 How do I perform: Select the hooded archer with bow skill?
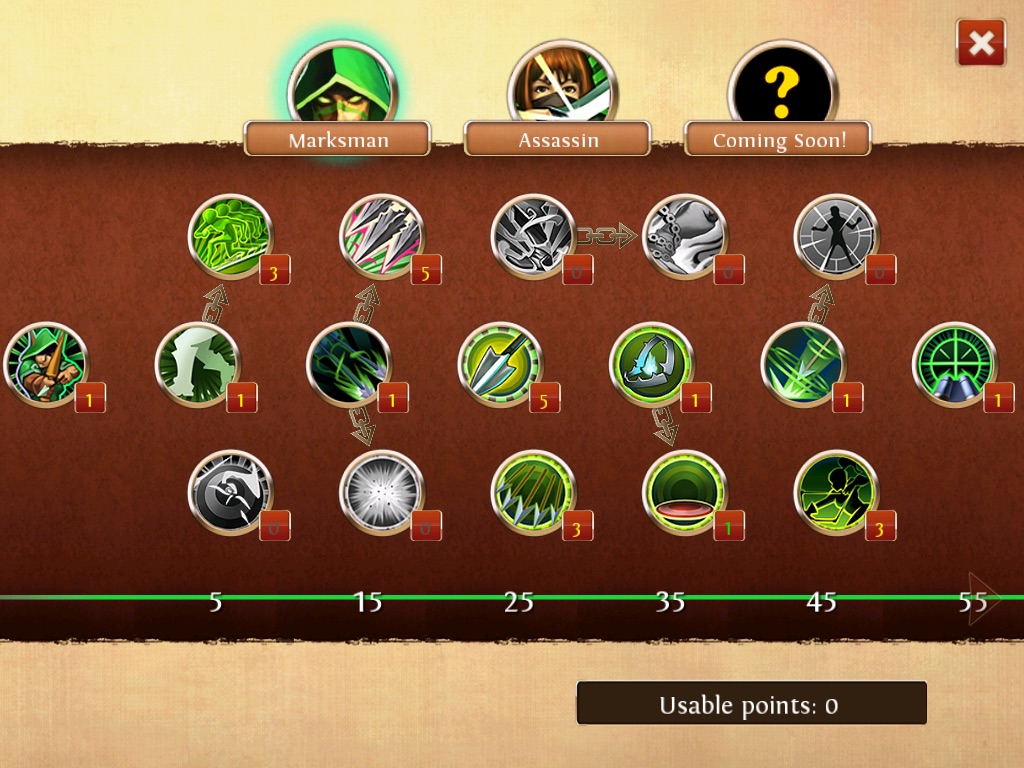pos(46,364)
